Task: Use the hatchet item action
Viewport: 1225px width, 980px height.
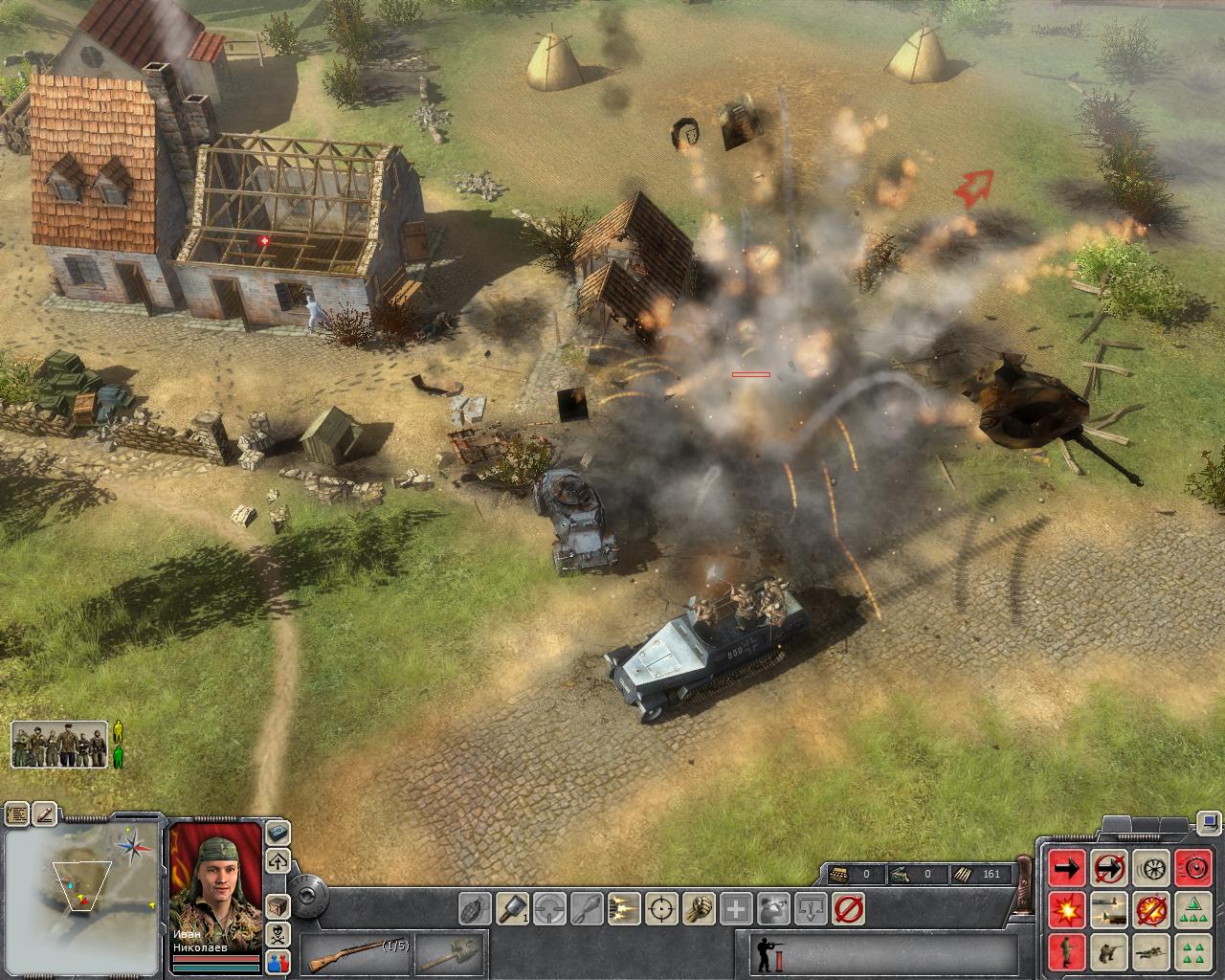Action: pos(515,907)
